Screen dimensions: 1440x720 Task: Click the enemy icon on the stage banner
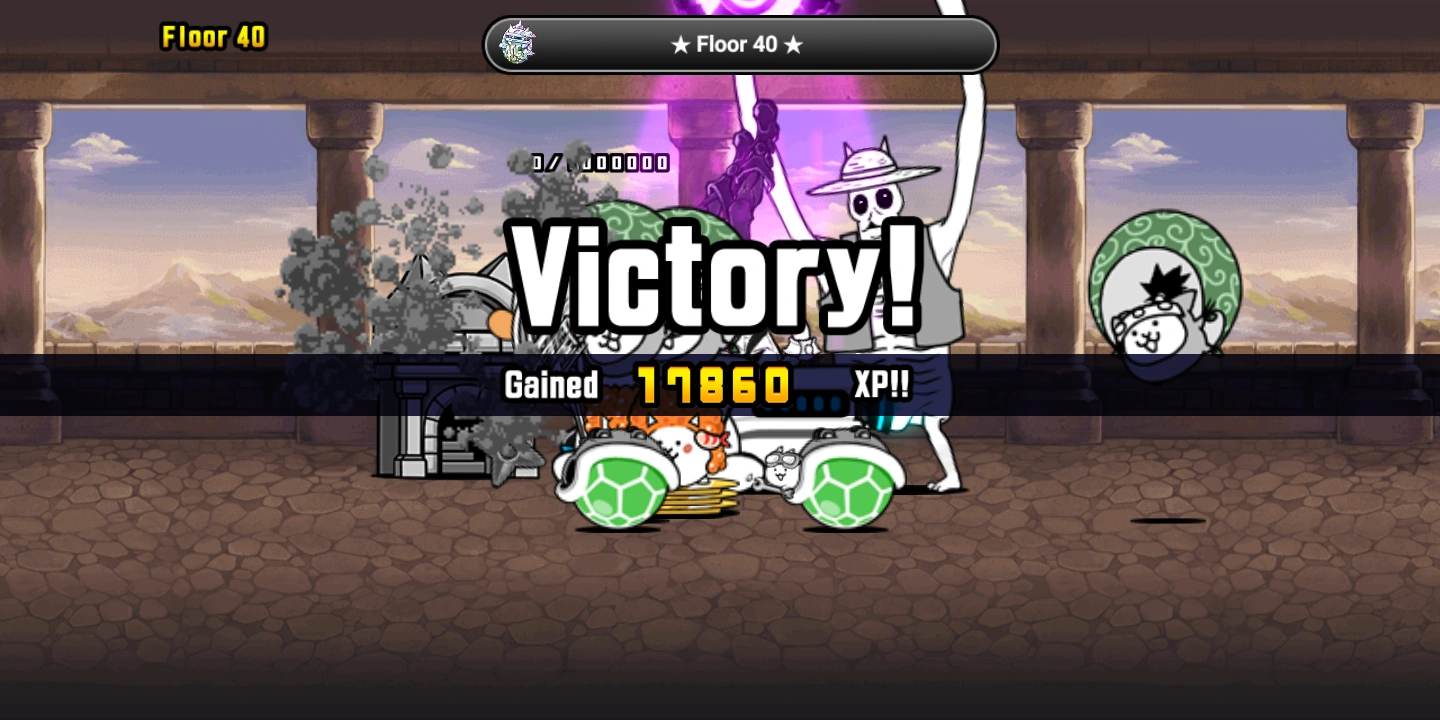pos(516,43)
